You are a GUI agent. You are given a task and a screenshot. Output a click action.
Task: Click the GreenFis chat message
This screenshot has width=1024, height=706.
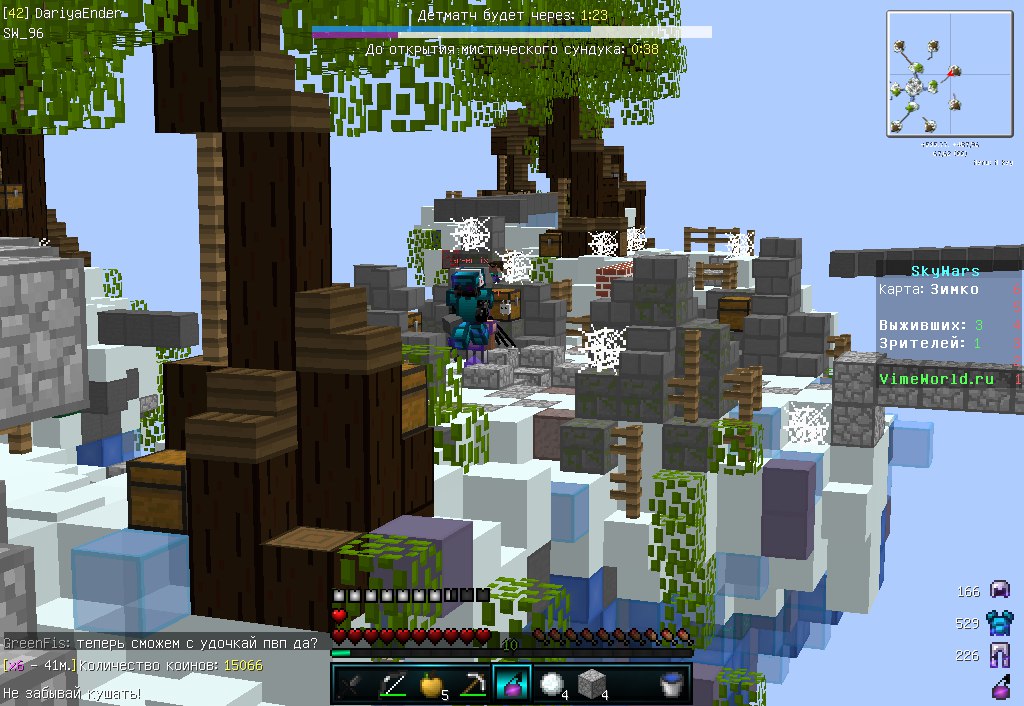(162, 643)
